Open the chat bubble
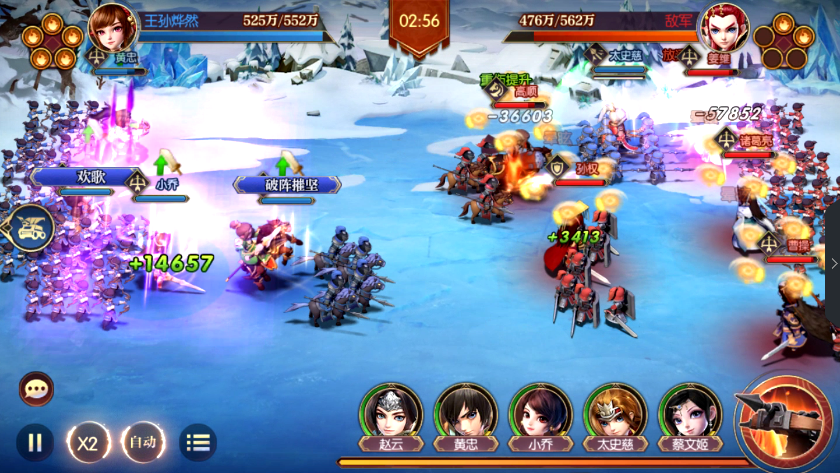Image resolution: width=840 pixels, height=473 pixels. tap(36, 389)
